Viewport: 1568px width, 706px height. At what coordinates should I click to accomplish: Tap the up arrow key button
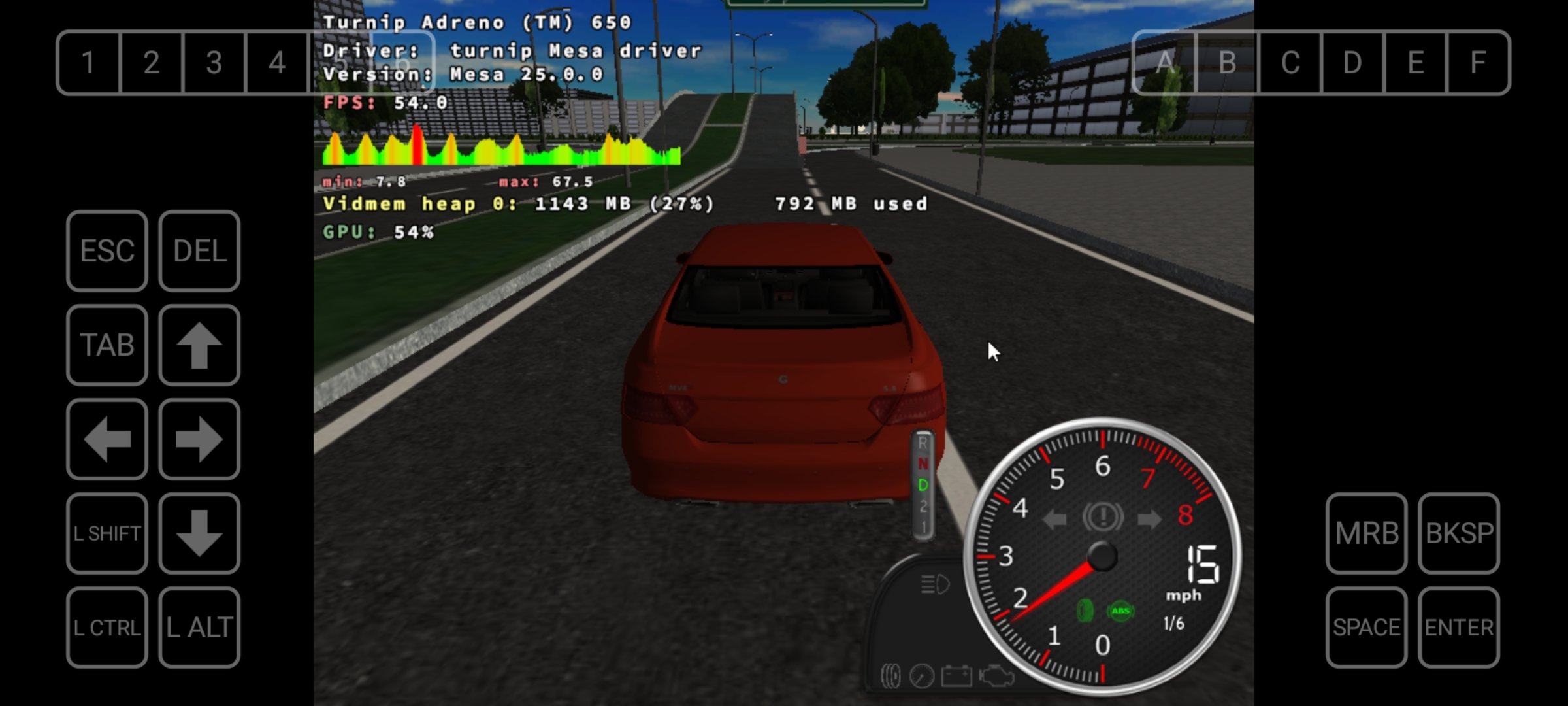199,345
